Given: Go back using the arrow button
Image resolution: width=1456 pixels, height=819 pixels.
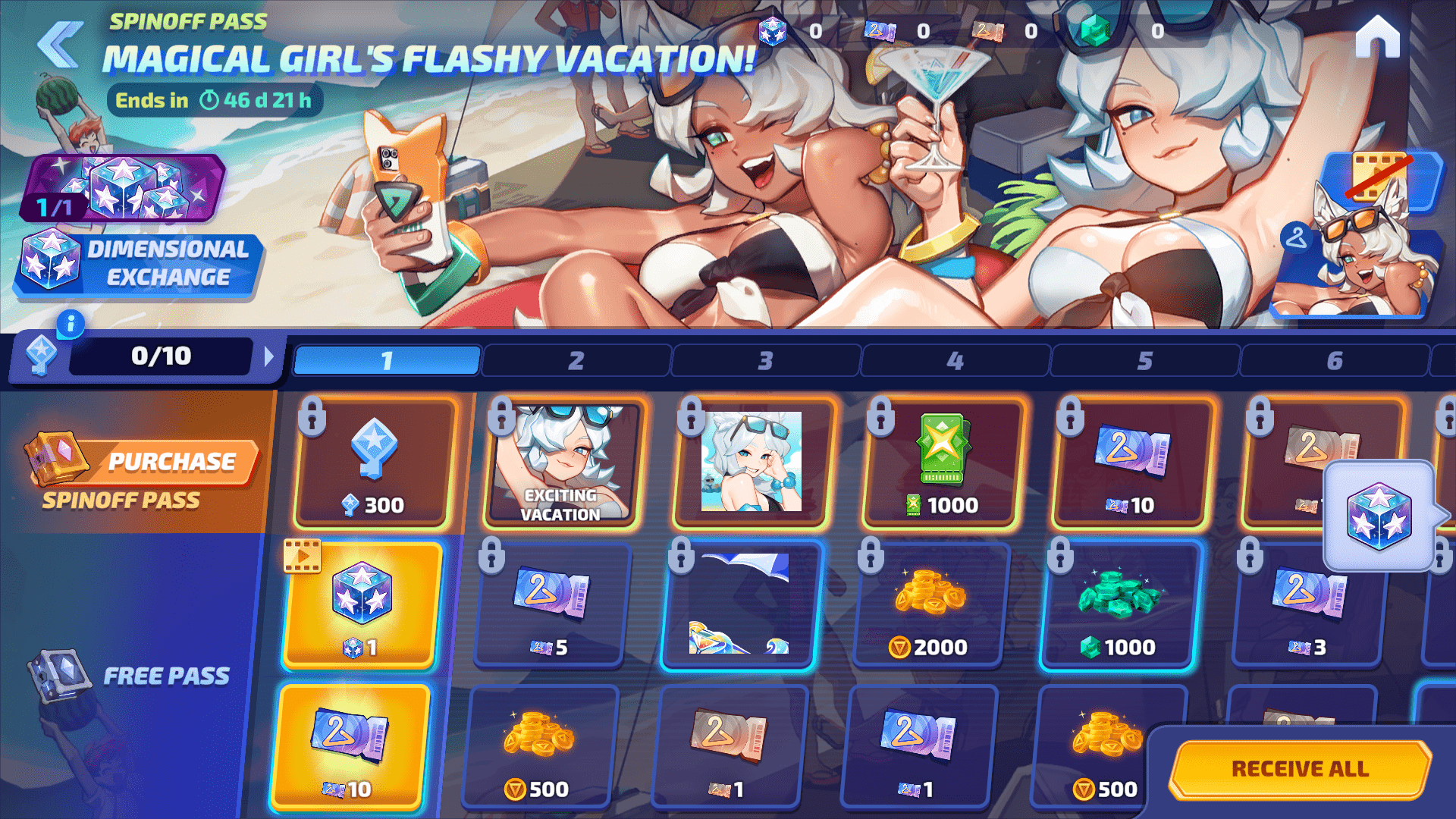Looking at the screenshot, I should [x=59, y=44].
